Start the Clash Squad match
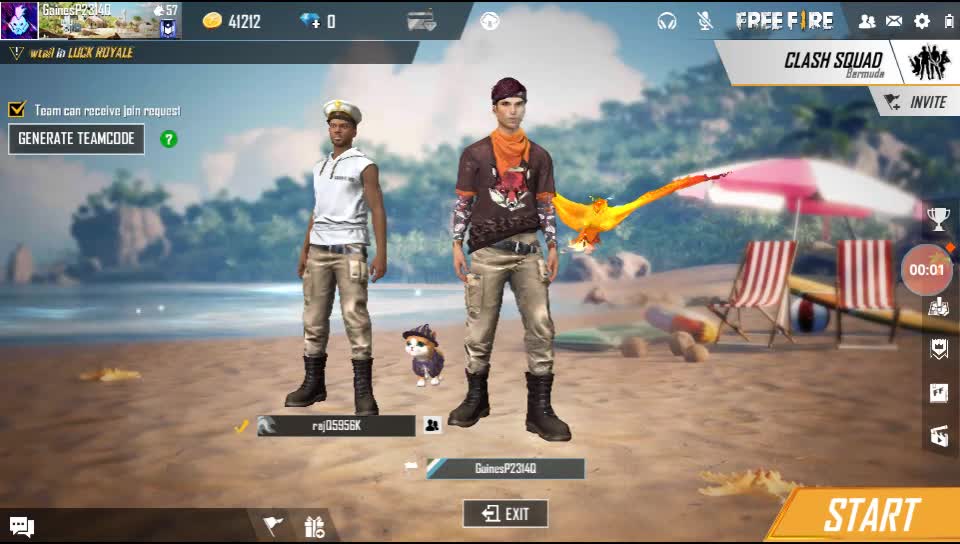 870,516
